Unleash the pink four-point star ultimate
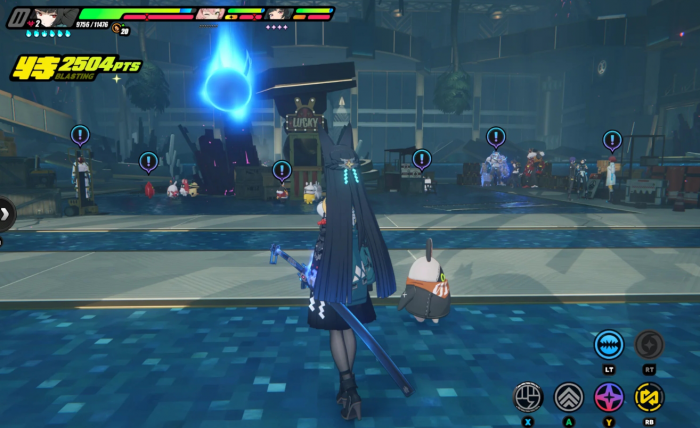 click(x=609, y=397)
